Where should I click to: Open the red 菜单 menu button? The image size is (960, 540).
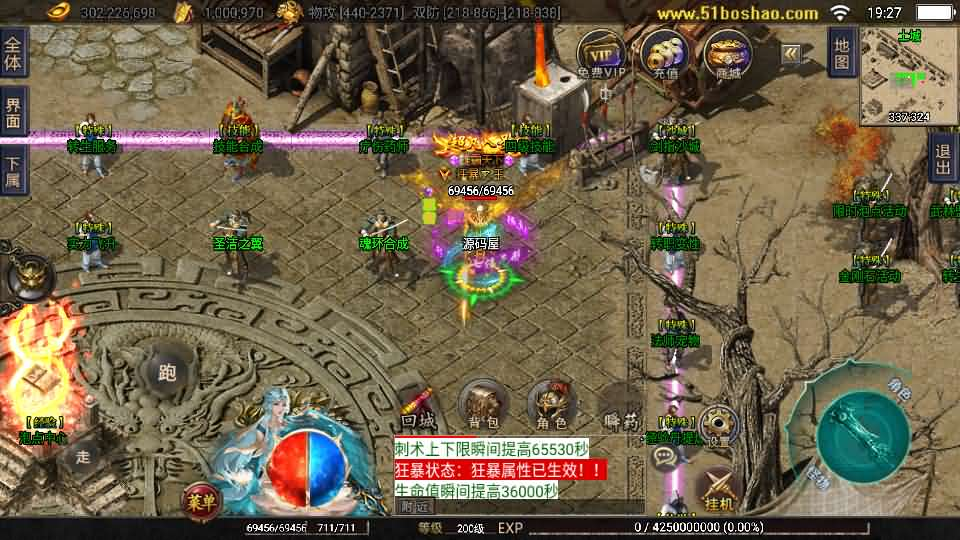pyautogui.click(x=201, y=502)
